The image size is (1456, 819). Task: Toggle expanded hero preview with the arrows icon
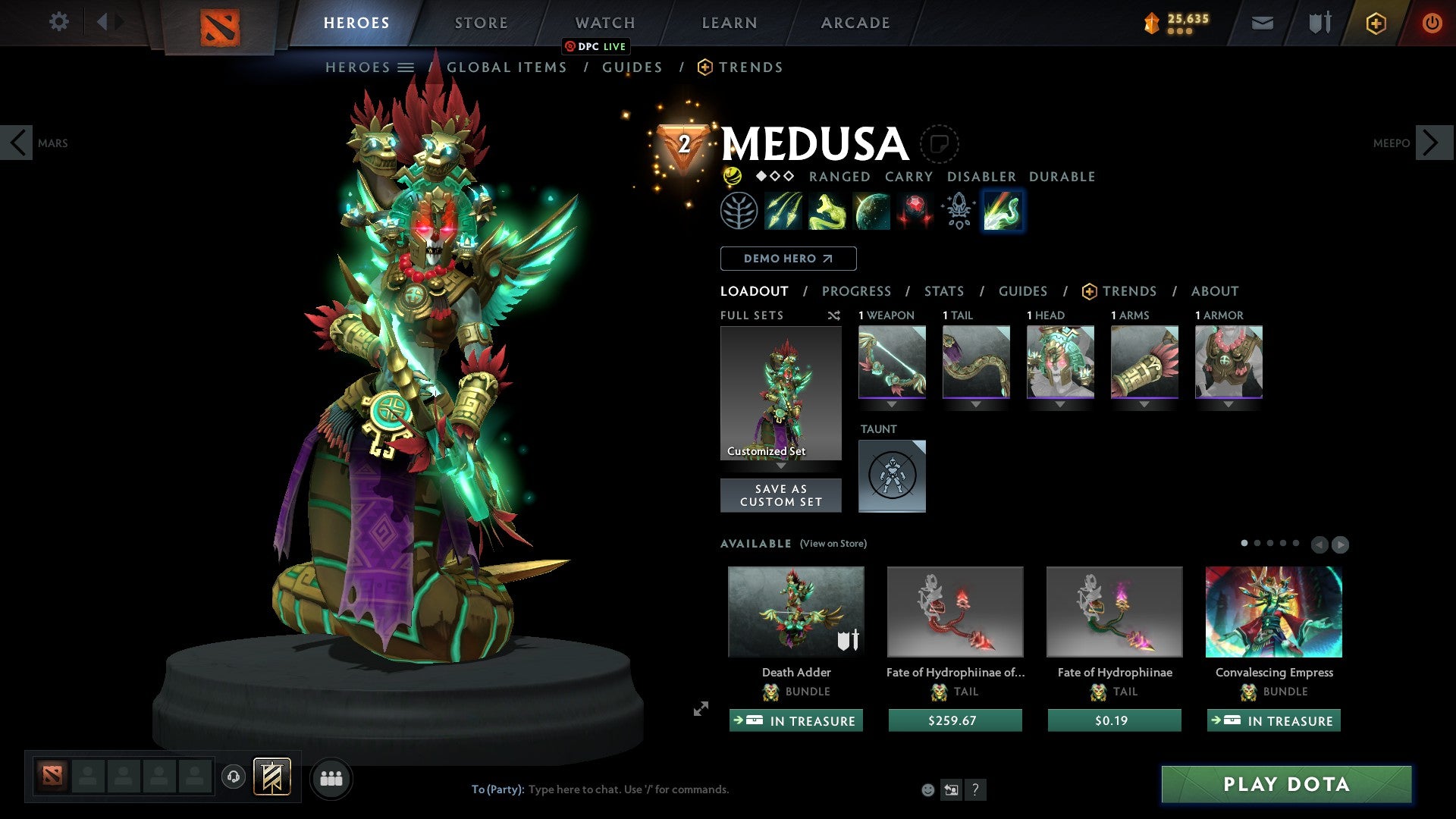click(x=700, y=710)
